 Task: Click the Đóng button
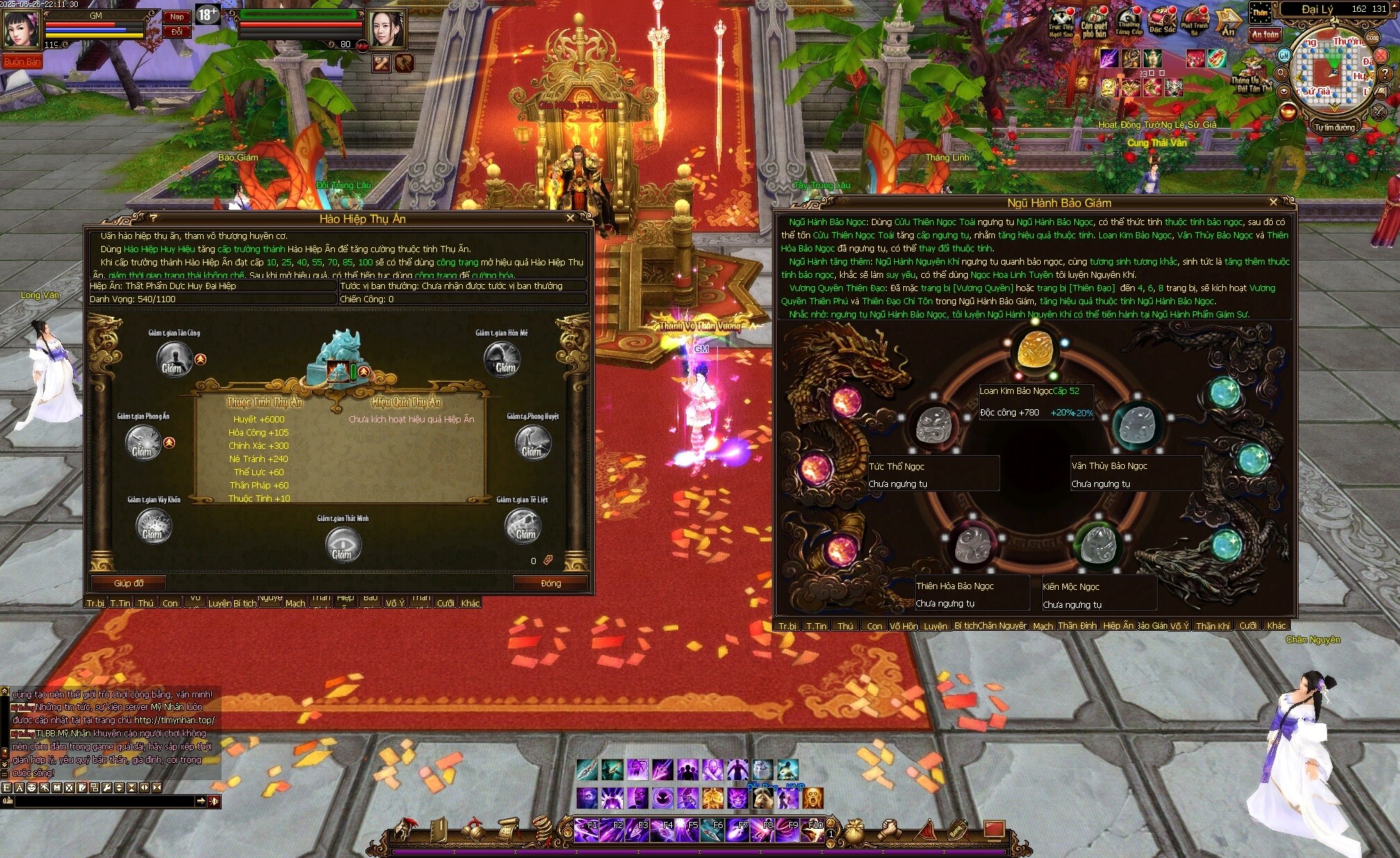point(550,583)
